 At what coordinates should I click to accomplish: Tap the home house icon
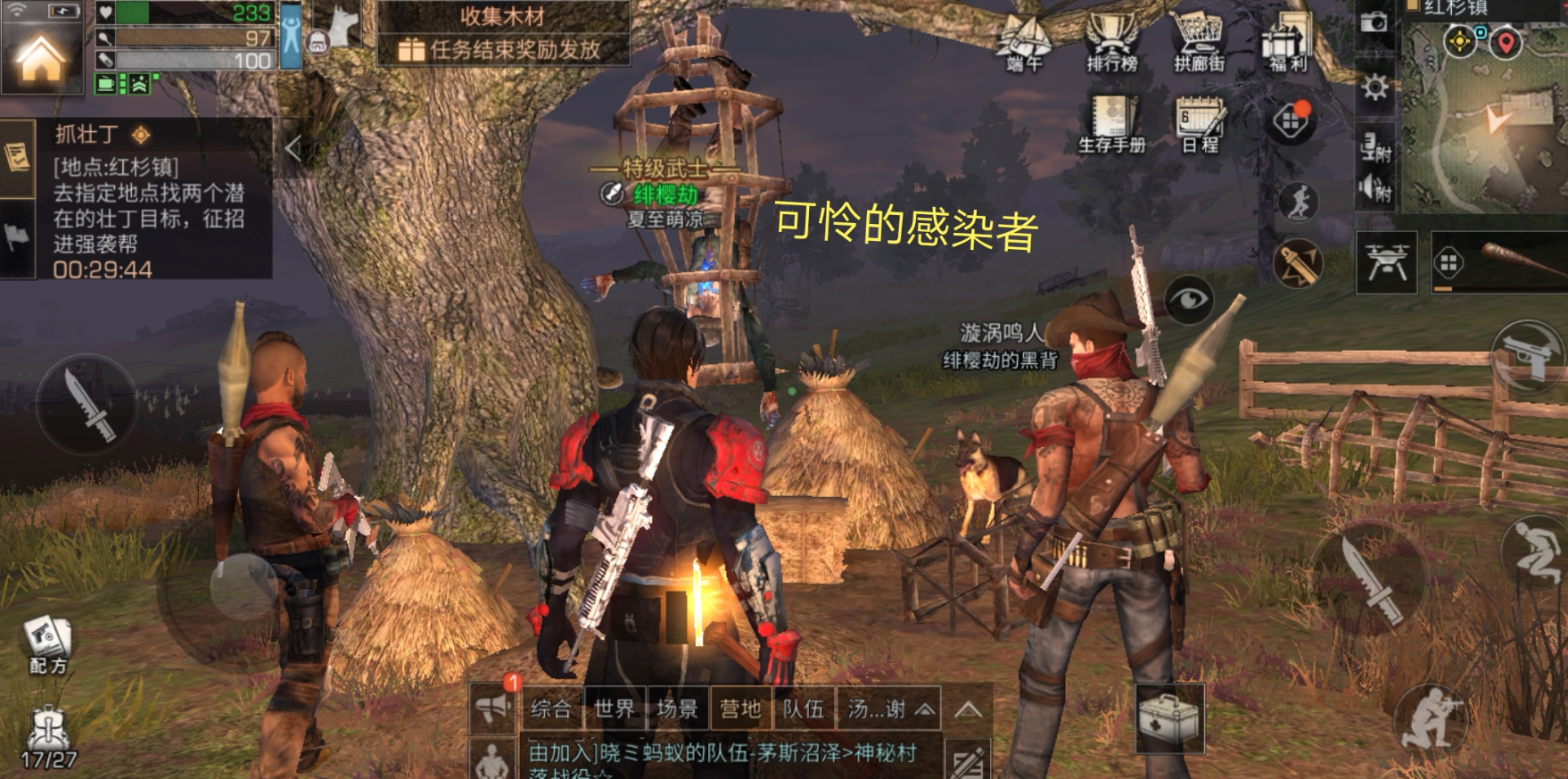click(41, 59)
